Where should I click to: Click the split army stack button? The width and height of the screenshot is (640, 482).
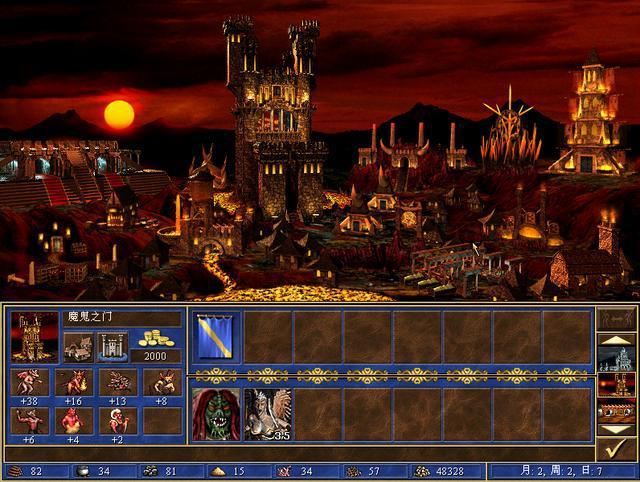(x=616, y=319)
